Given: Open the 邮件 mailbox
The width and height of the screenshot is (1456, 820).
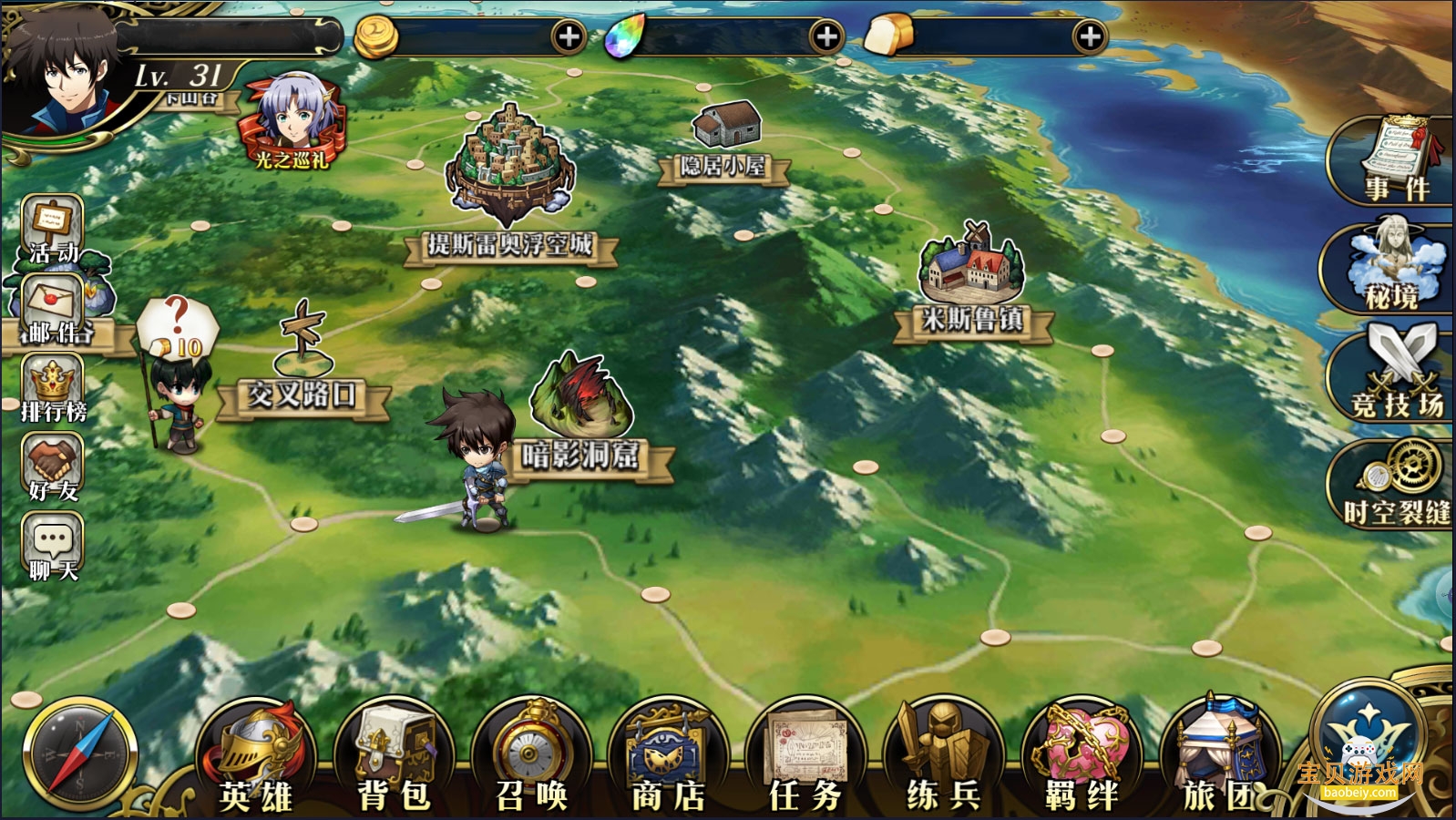Looking at the screenshot, I should pos(55,310).
